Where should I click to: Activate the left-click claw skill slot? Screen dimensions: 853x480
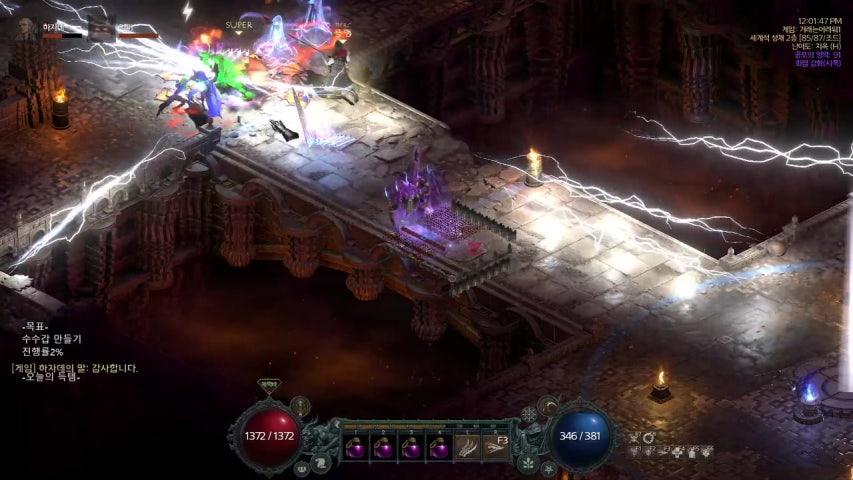pos(468,447)
